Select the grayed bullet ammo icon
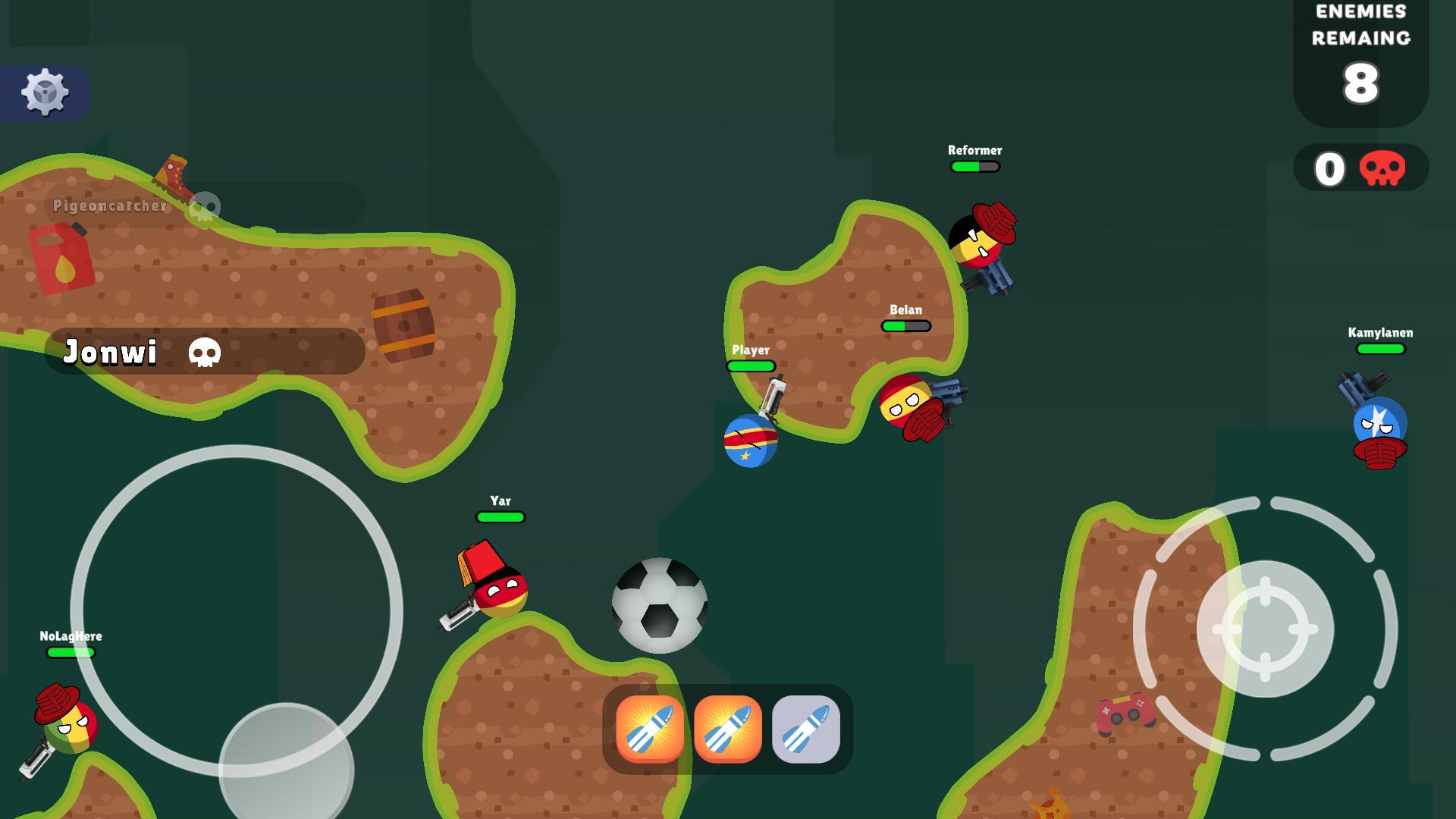1456x819 pixels. tap(807, 729)
